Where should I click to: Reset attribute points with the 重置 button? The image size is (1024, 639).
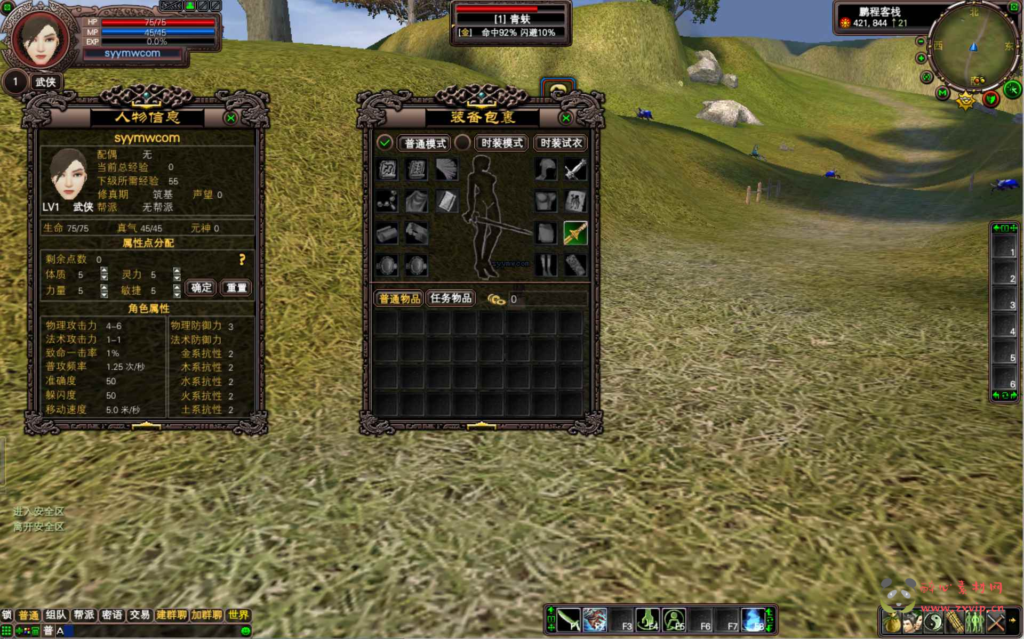coord(235,287)
